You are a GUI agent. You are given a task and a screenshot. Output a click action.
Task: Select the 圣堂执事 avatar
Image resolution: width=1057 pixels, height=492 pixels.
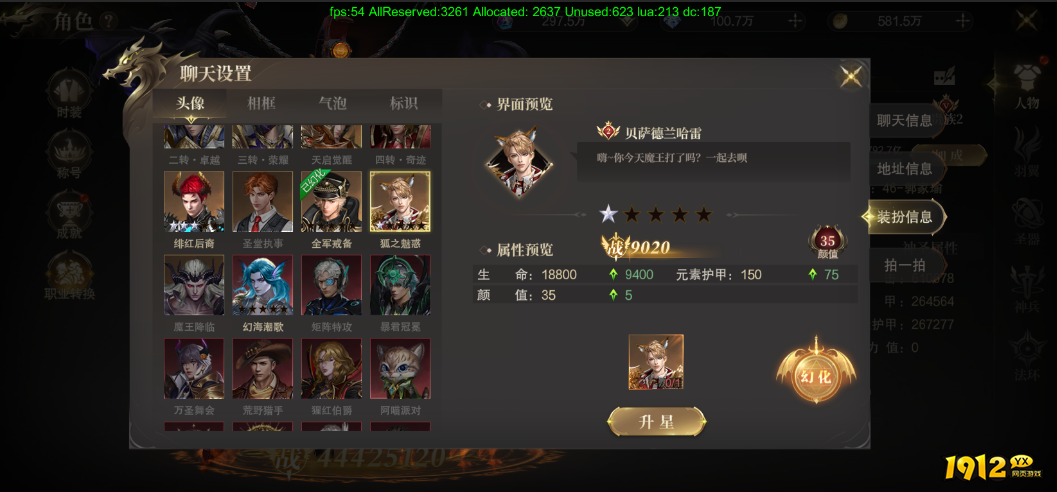click(262, 201)
